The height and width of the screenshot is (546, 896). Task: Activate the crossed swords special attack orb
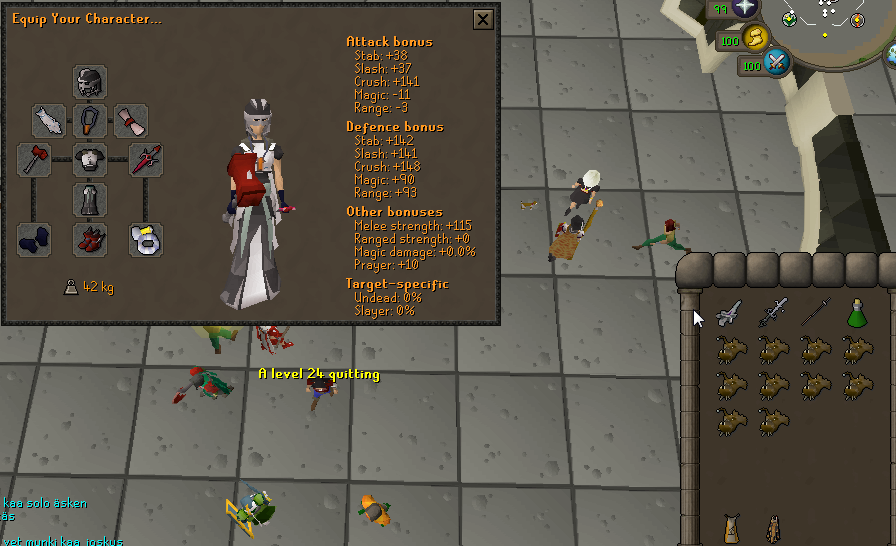pos(776,64)
